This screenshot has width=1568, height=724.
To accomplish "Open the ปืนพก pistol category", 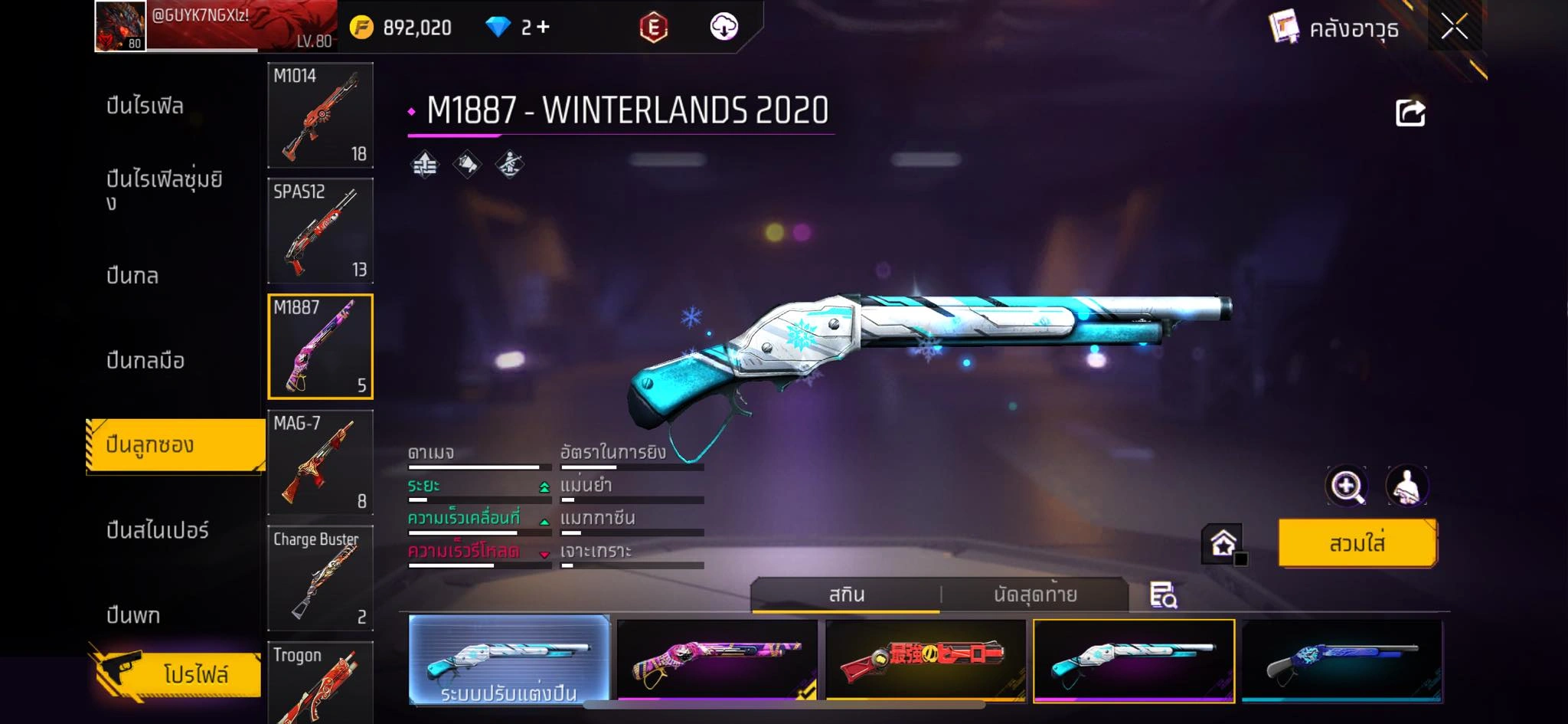I will [x=133, y=615].
